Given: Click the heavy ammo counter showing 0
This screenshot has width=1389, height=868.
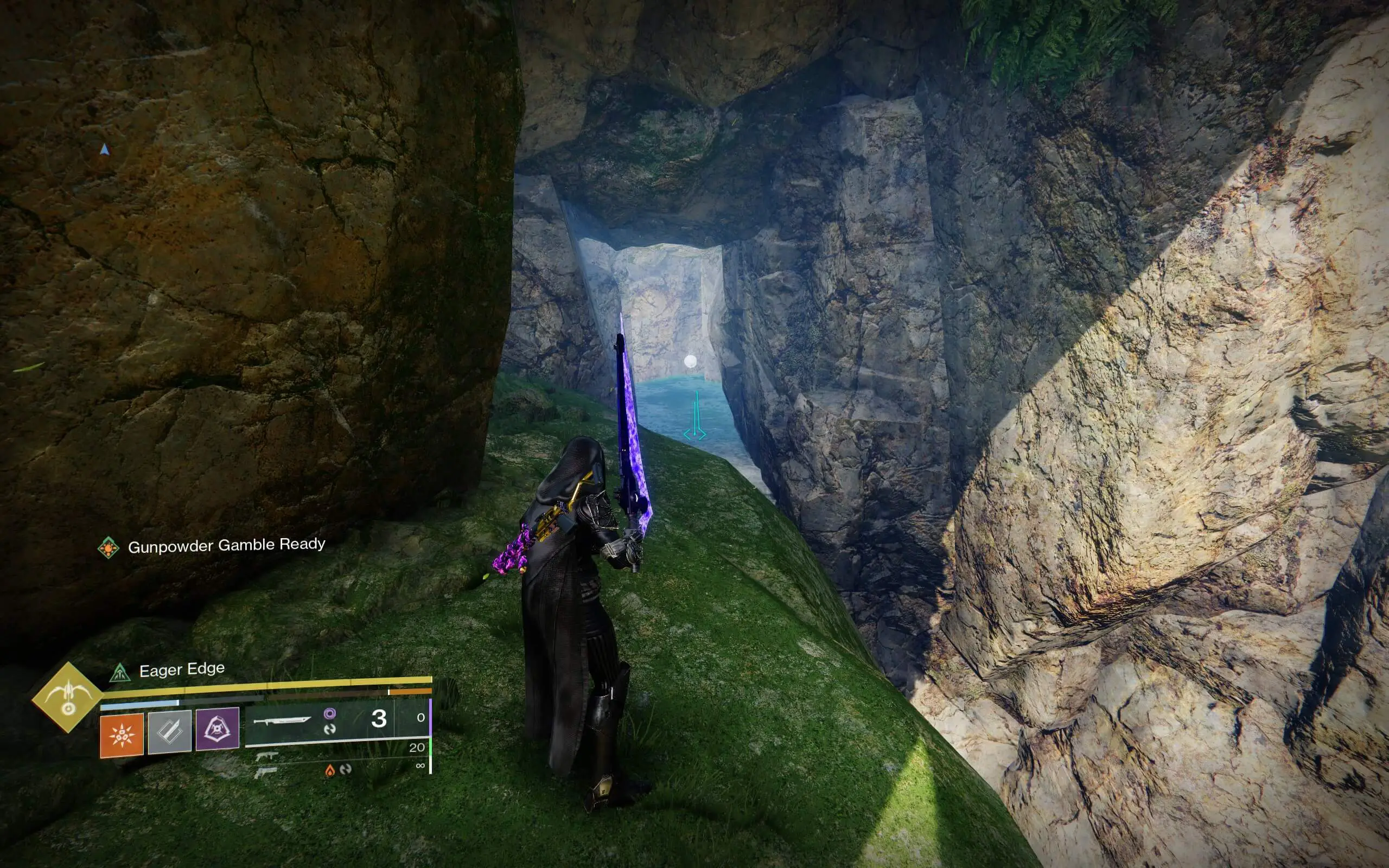Looking at the screenshot, I should tap(420, 718).
